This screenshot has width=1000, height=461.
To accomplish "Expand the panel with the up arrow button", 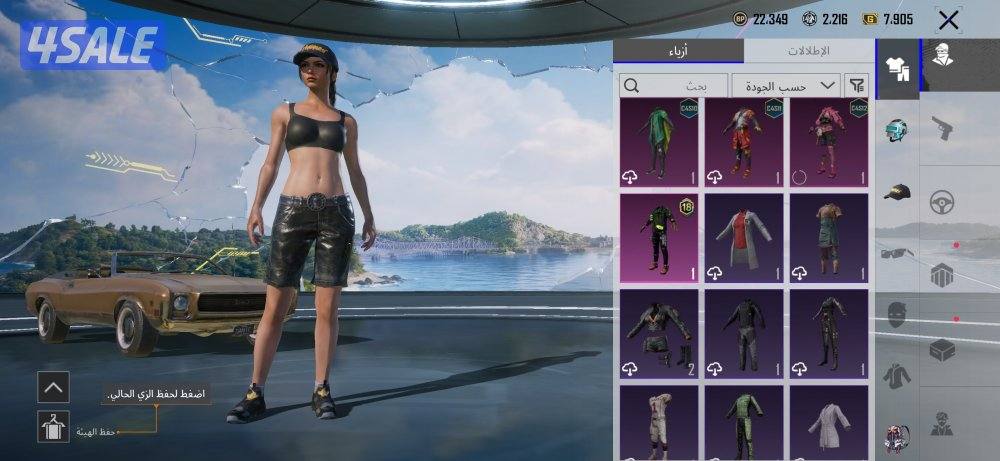I will point(53,386).
